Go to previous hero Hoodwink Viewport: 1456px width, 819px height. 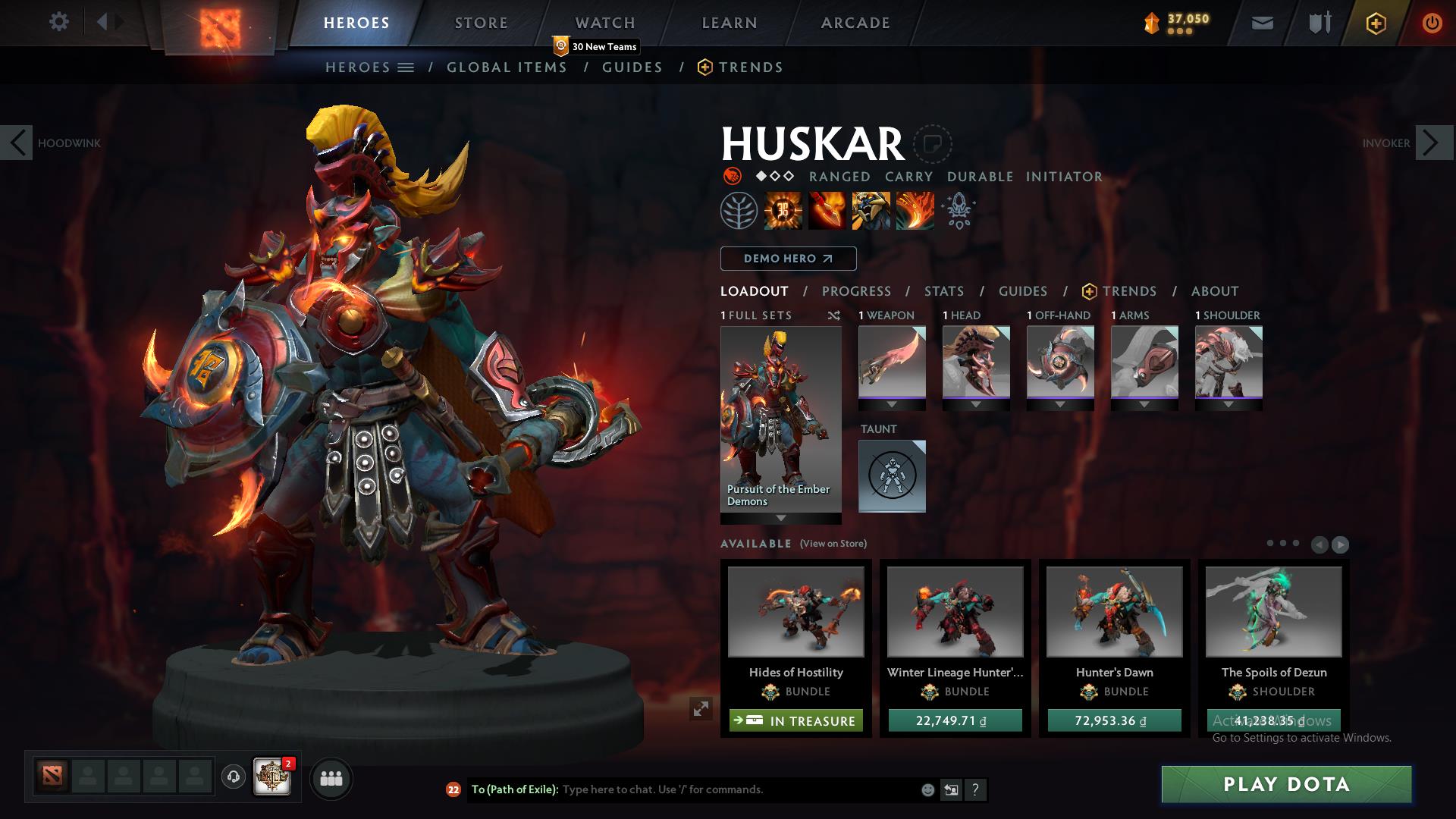pyautogui.click(x=17, y=143)
